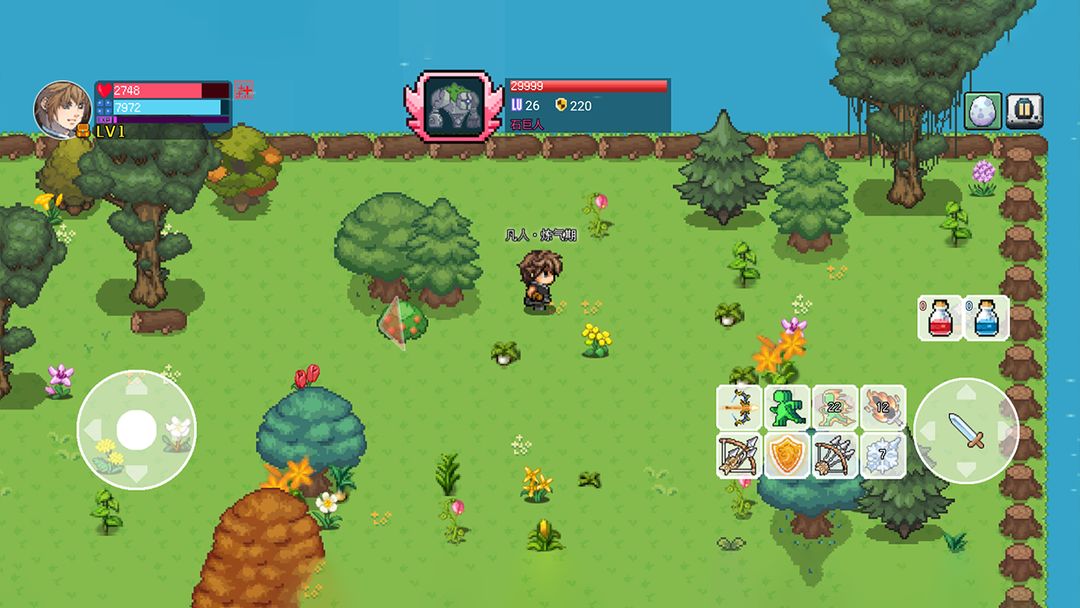1080x608 pixels.
Task: Drink the blue mana potion
Action: tap(986, 318)
